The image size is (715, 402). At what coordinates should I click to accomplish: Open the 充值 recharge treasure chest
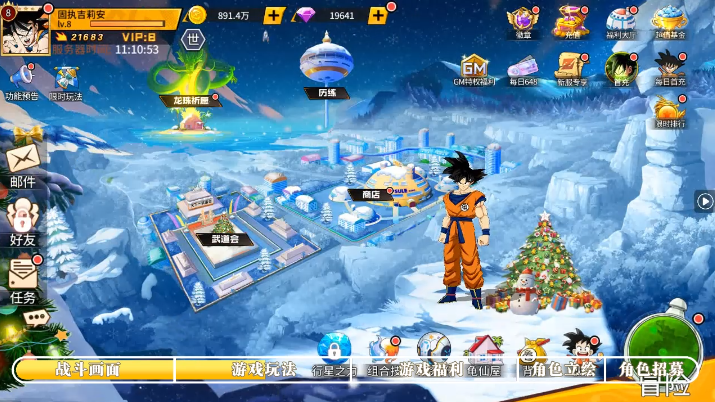[572, 20]
